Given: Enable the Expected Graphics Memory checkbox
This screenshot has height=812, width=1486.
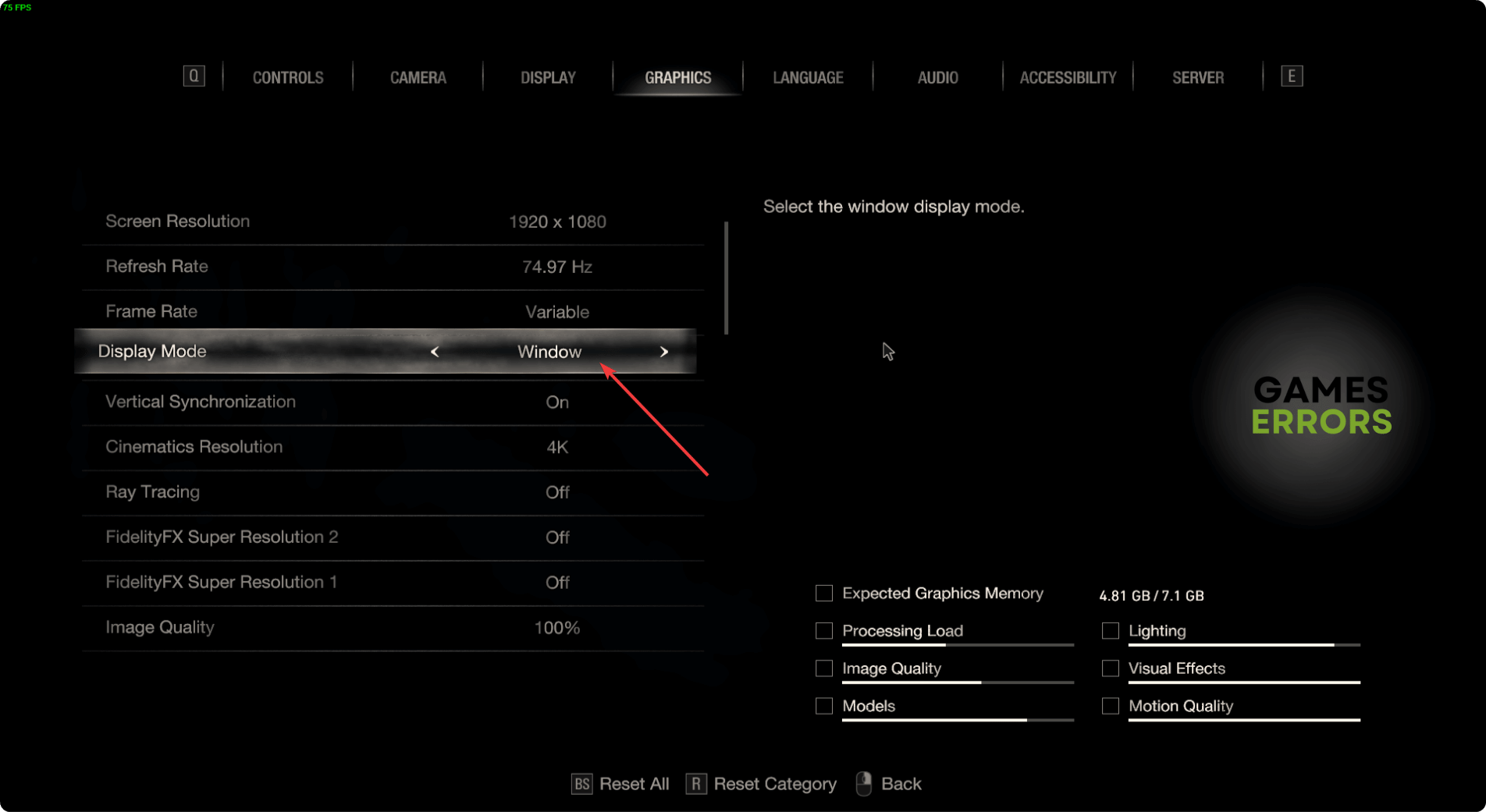Looking at the screenshot, I should tap(823, 593).
